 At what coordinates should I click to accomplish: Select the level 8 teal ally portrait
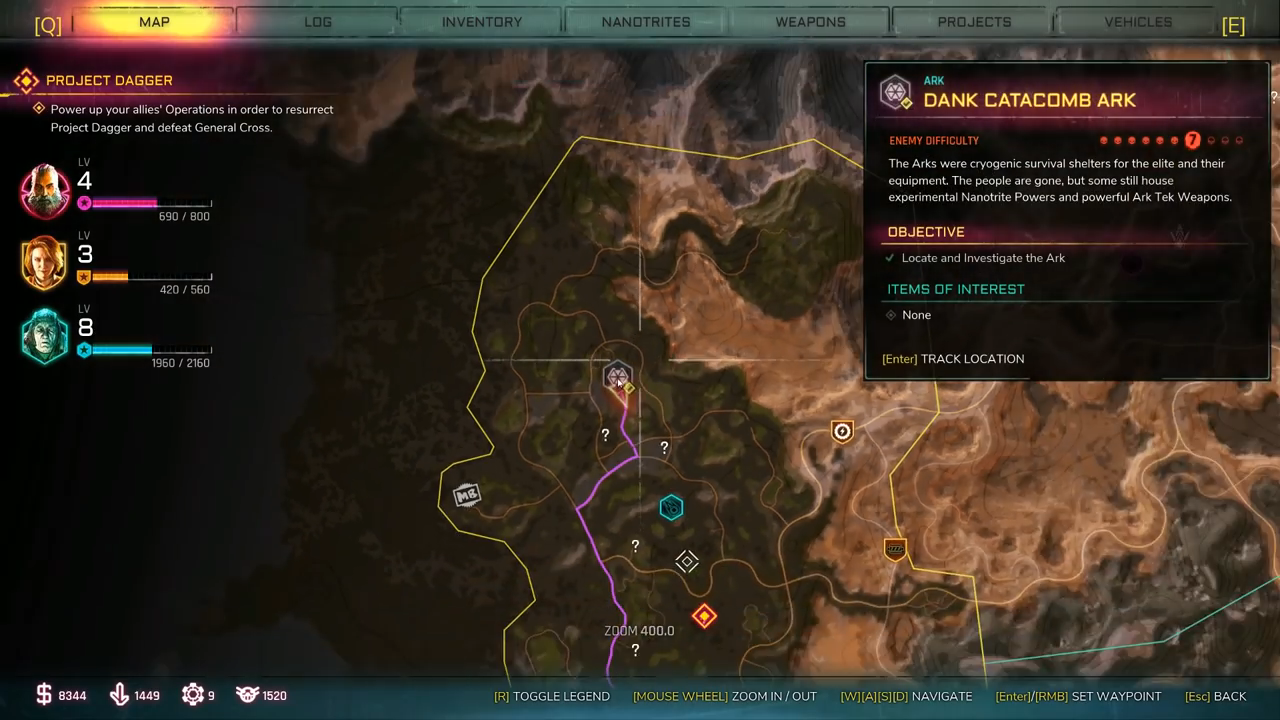[45, 337]
